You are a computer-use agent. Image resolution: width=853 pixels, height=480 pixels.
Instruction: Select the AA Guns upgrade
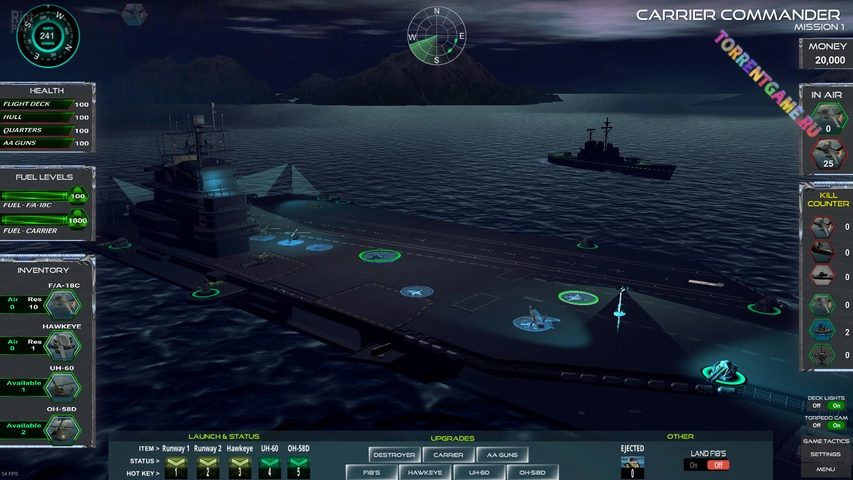pyautogui.click(x=501, y=455)
